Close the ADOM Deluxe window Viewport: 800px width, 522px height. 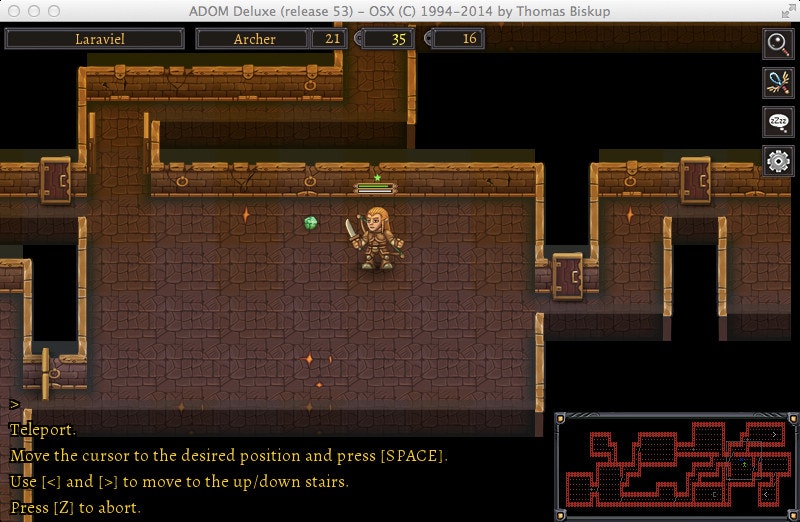[x=13, y=10]
